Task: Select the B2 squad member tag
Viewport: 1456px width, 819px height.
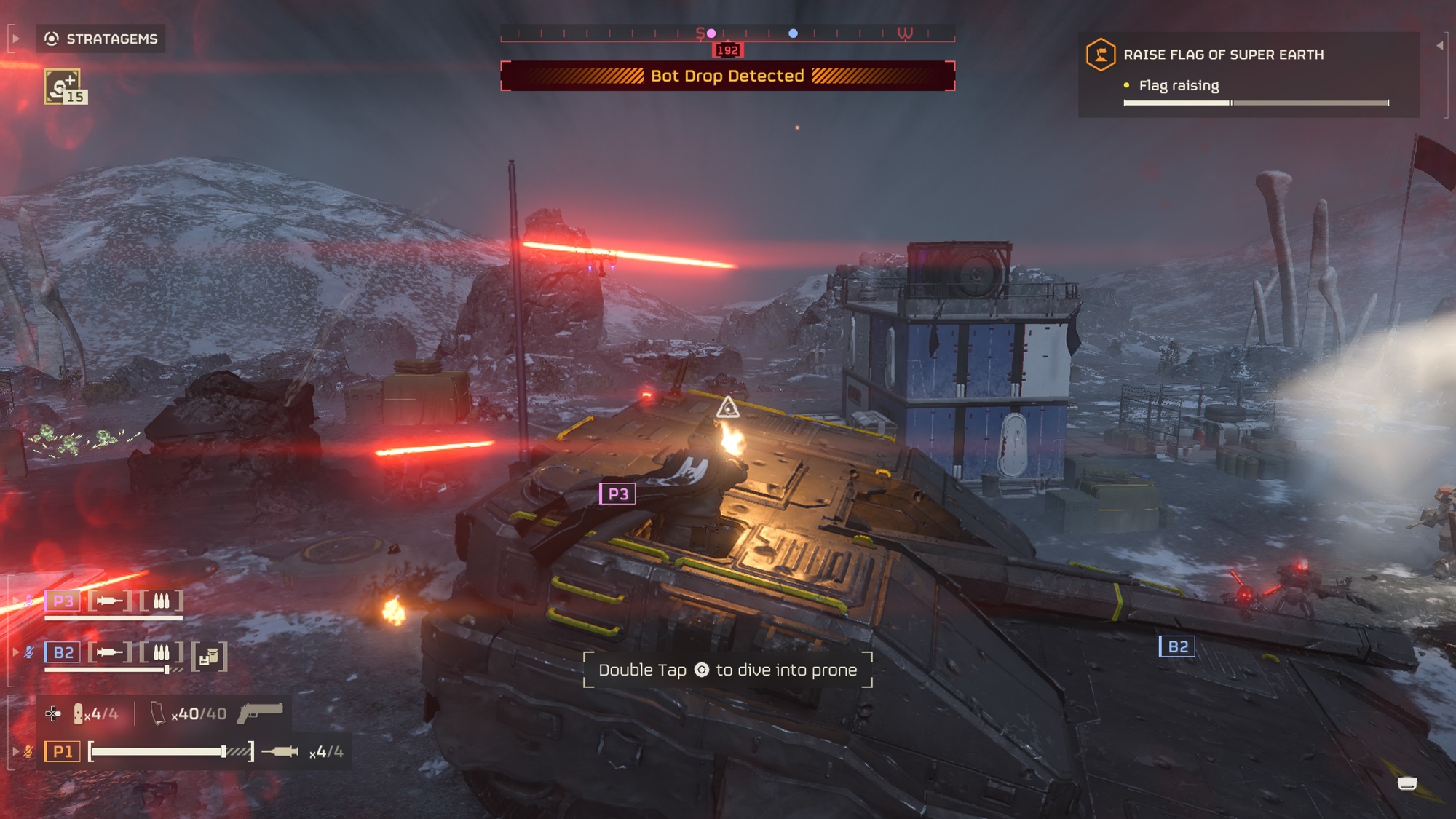Action: pyautogui.click(x=63, y=652)
